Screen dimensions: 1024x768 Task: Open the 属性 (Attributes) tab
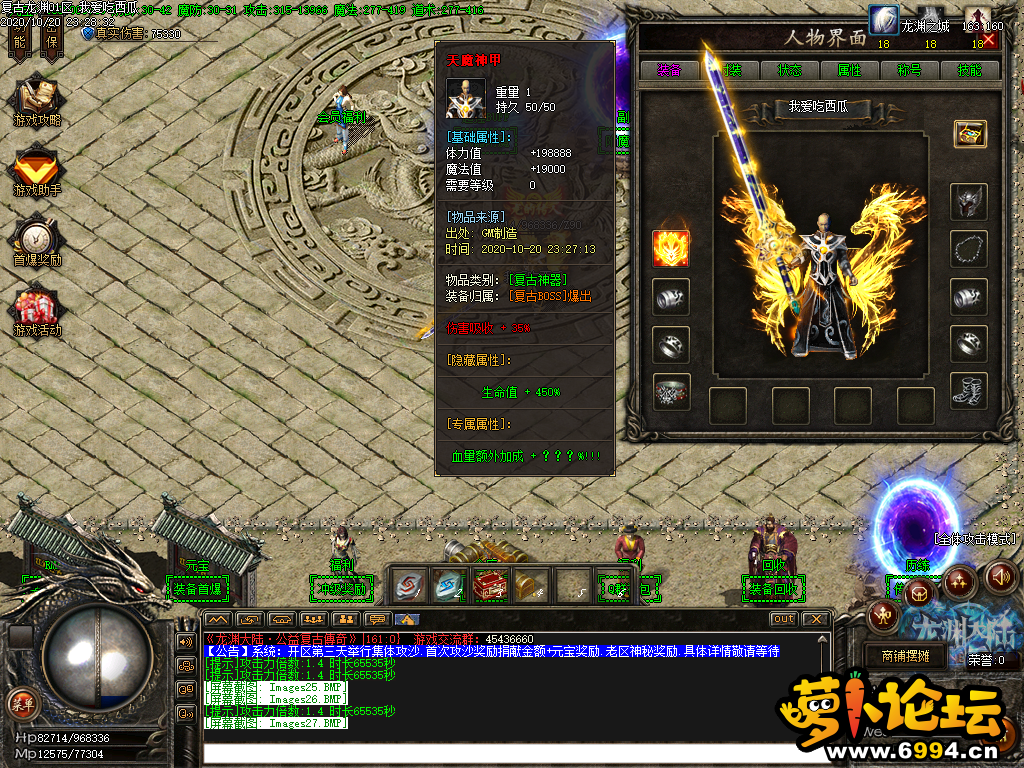tap(849, 70)
